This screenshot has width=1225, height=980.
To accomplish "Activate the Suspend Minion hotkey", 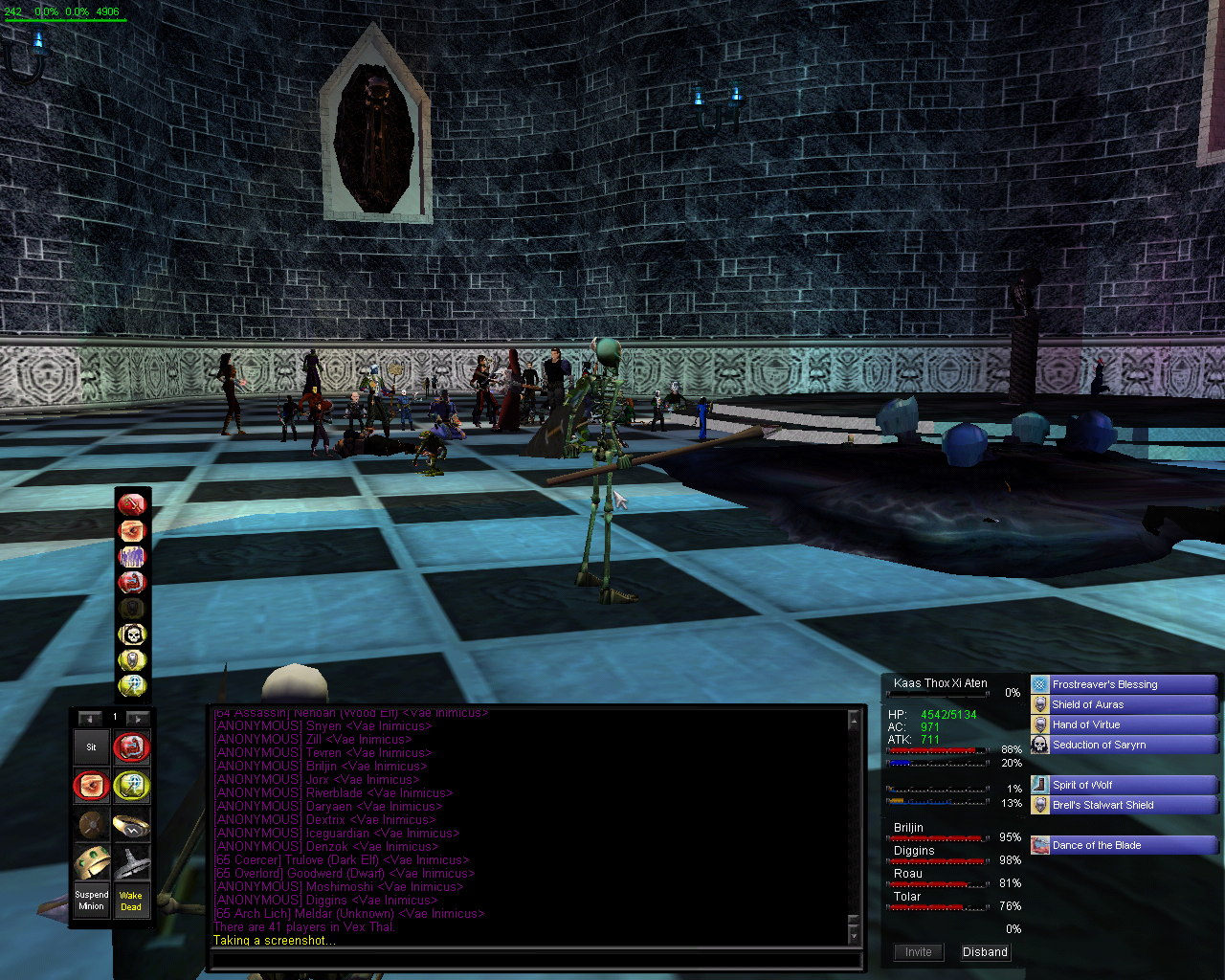I will [x=92, y=901].
